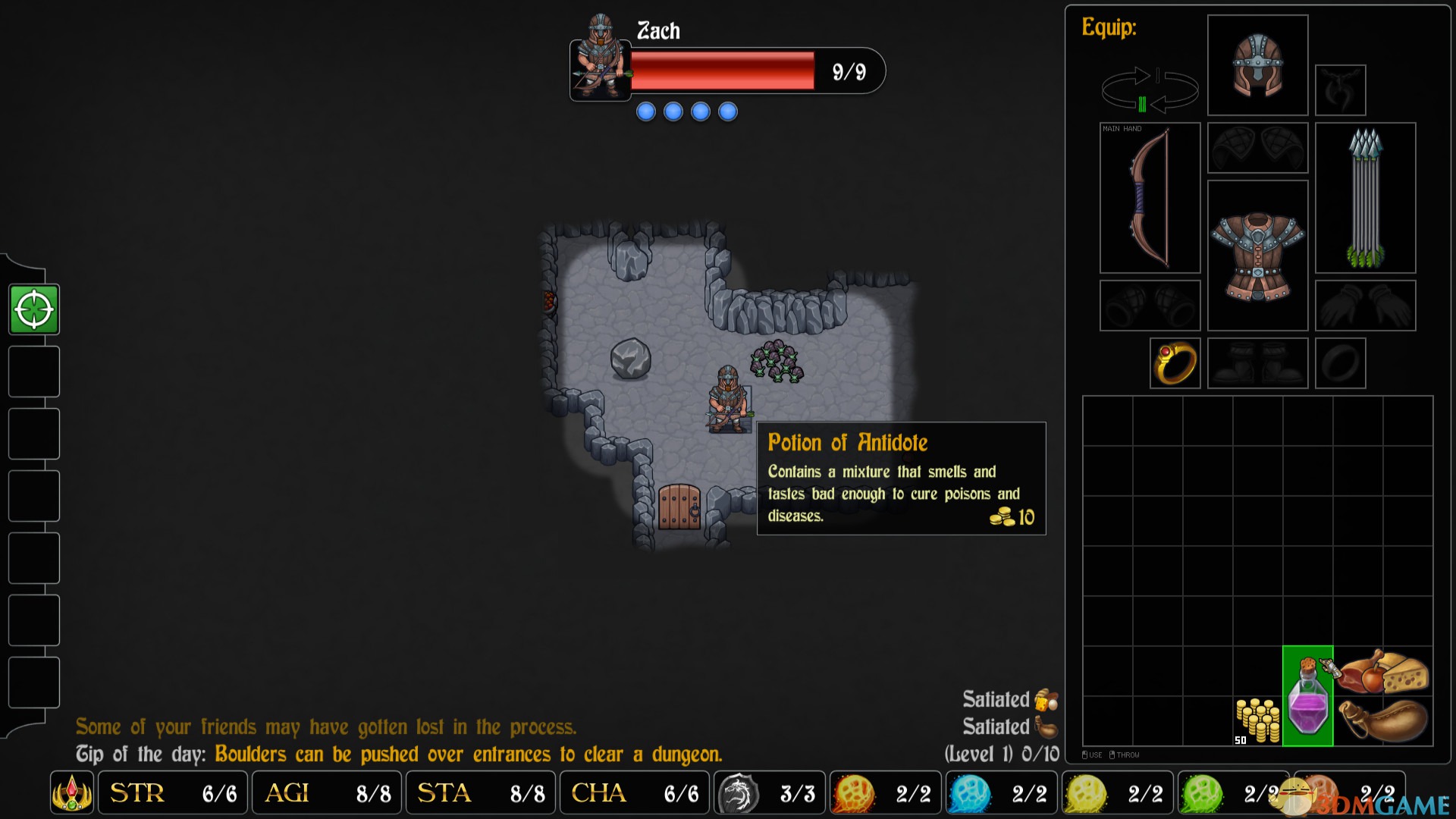1456x819 pixels.
Task: Click the equipped leather chest armor
Action: [x=1257, y=256]
